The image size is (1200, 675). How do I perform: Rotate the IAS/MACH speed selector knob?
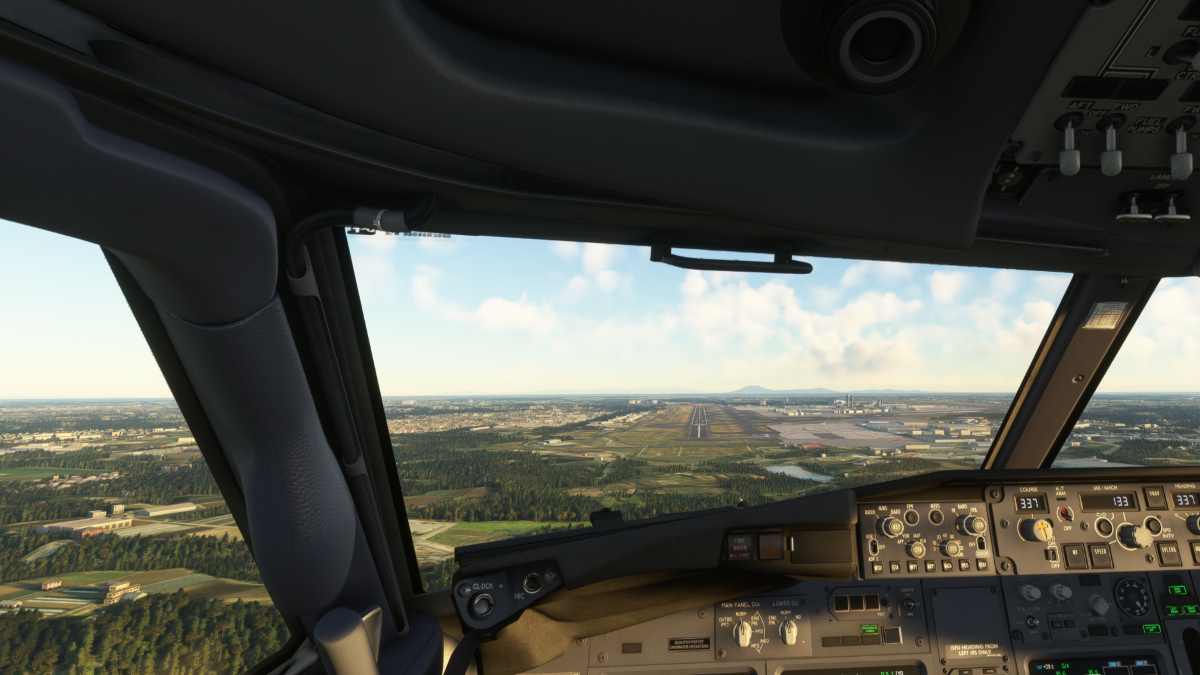click(1132, 535)
